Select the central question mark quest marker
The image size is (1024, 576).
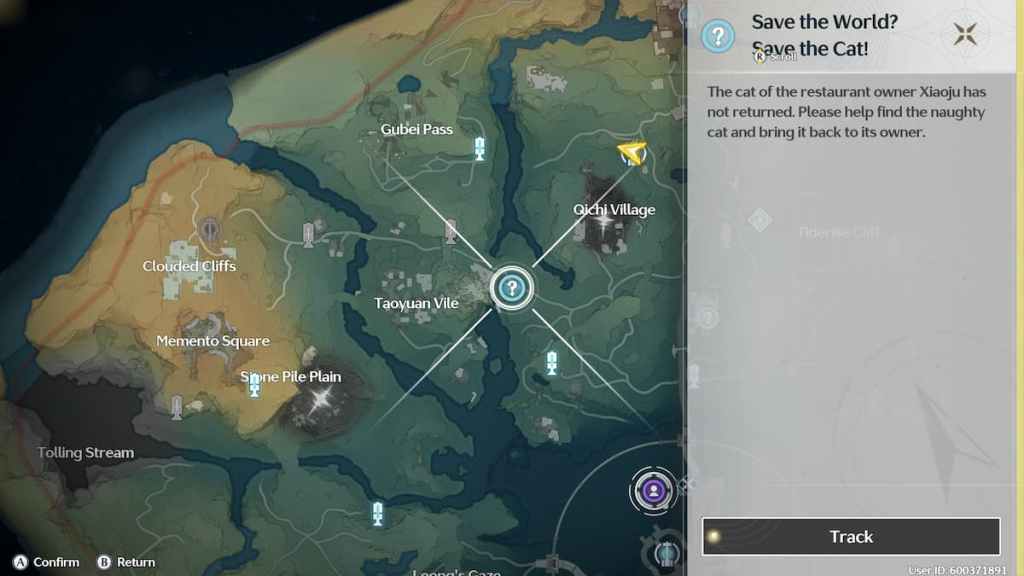512,289
